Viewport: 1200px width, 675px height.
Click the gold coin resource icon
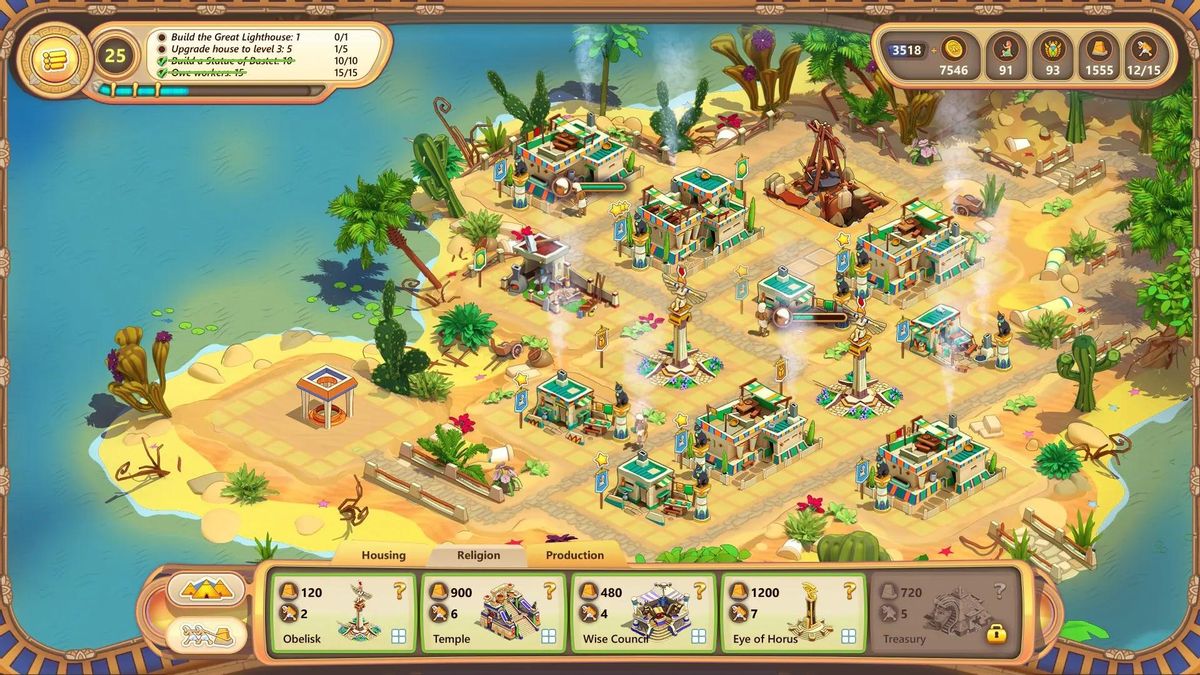(x=953, y=49)
